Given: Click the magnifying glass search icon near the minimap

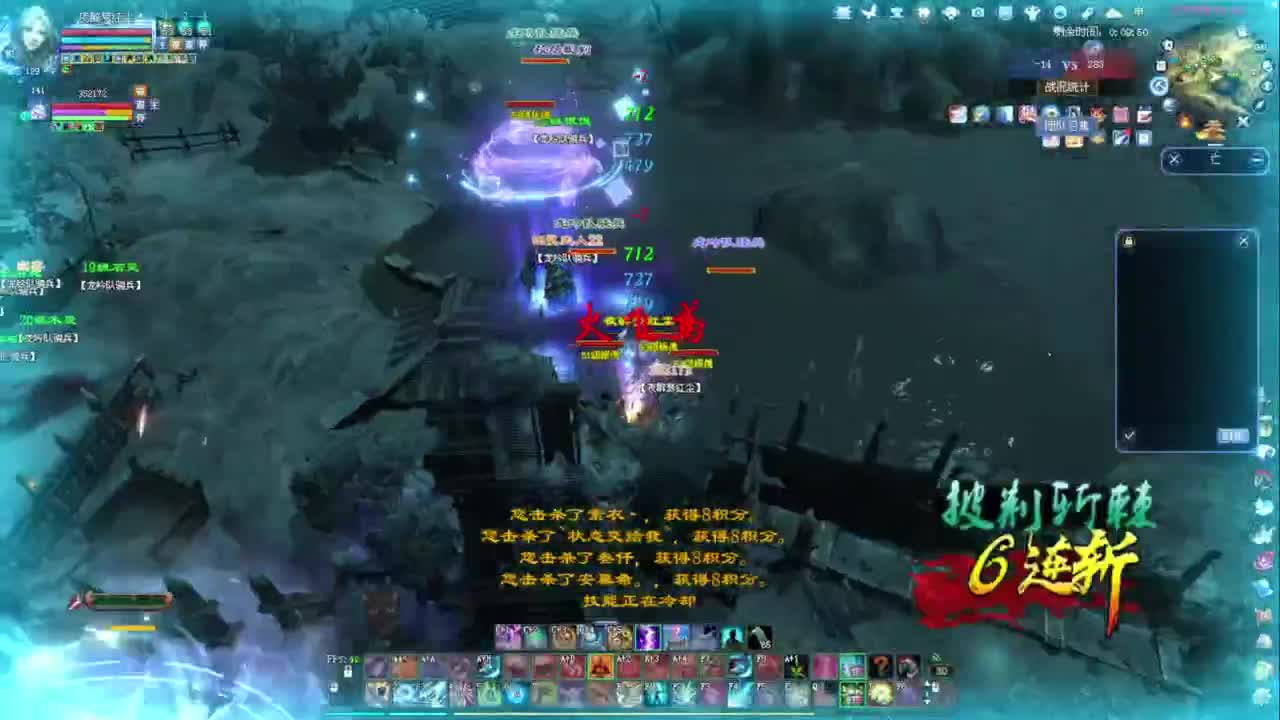Looking at the screenshot, I should pos(1167,46).
